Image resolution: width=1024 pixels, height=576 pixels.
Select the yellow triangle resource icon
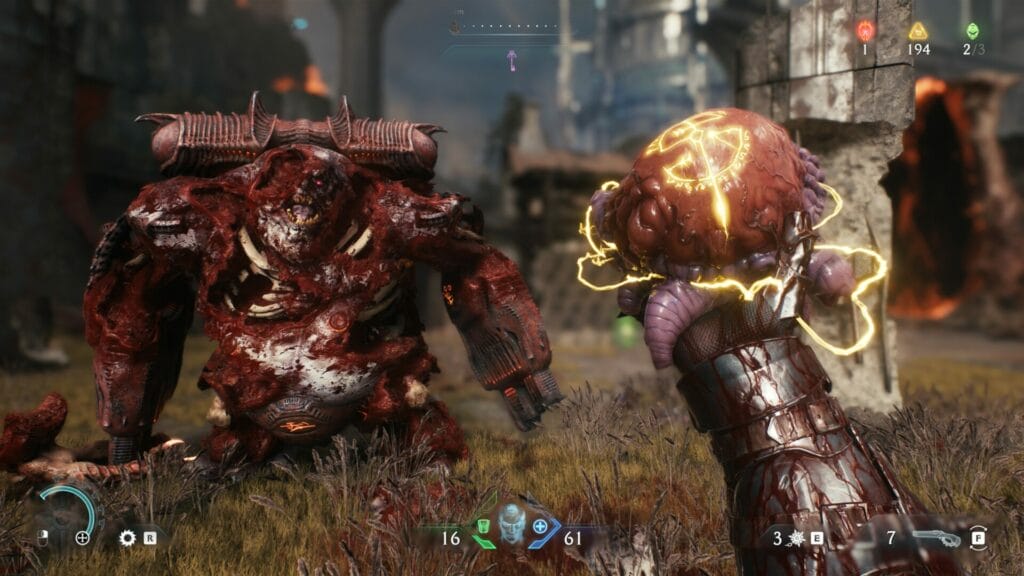918,31
